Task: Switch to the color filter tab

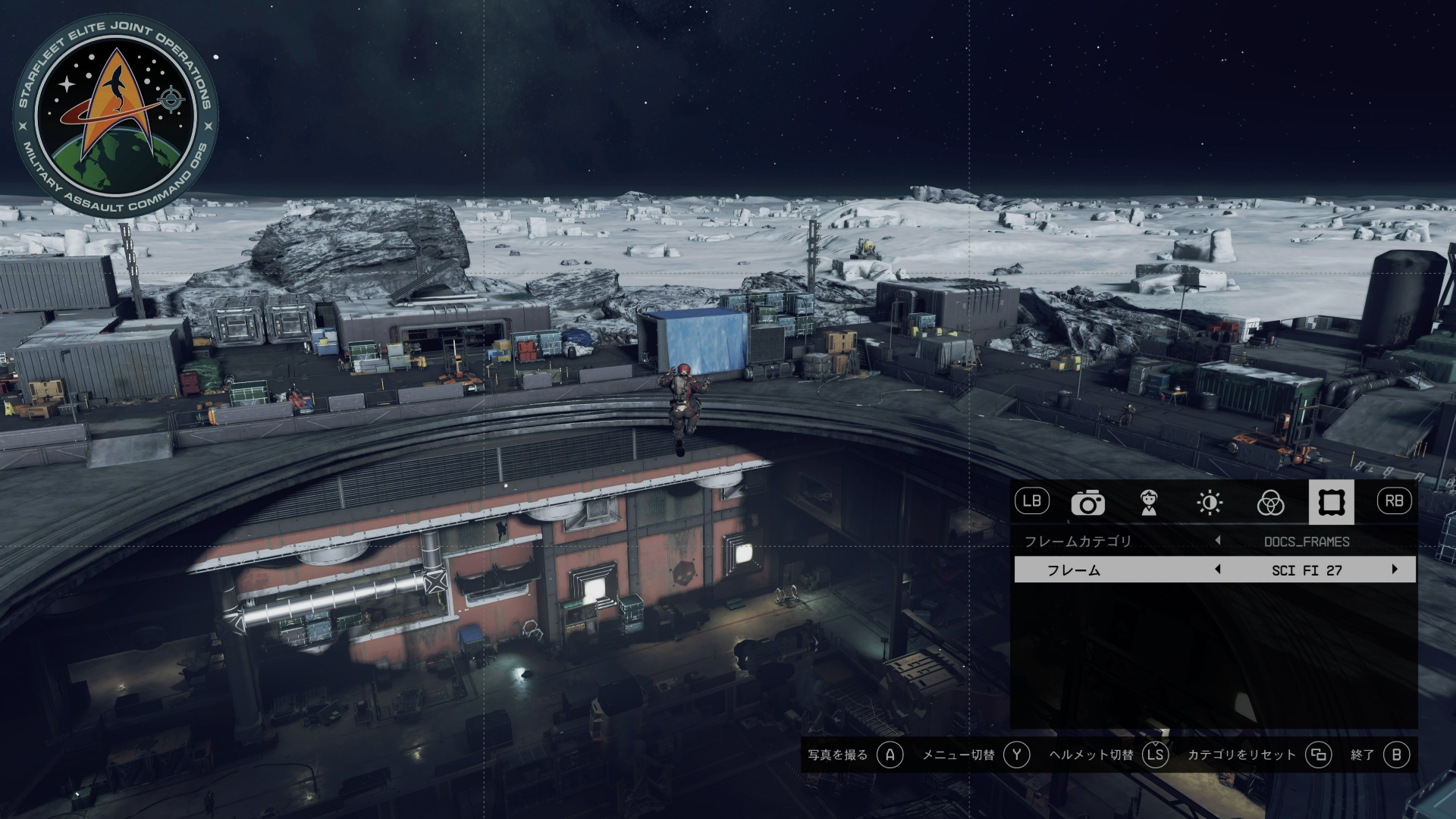Action: click(x=1270, y=503)
